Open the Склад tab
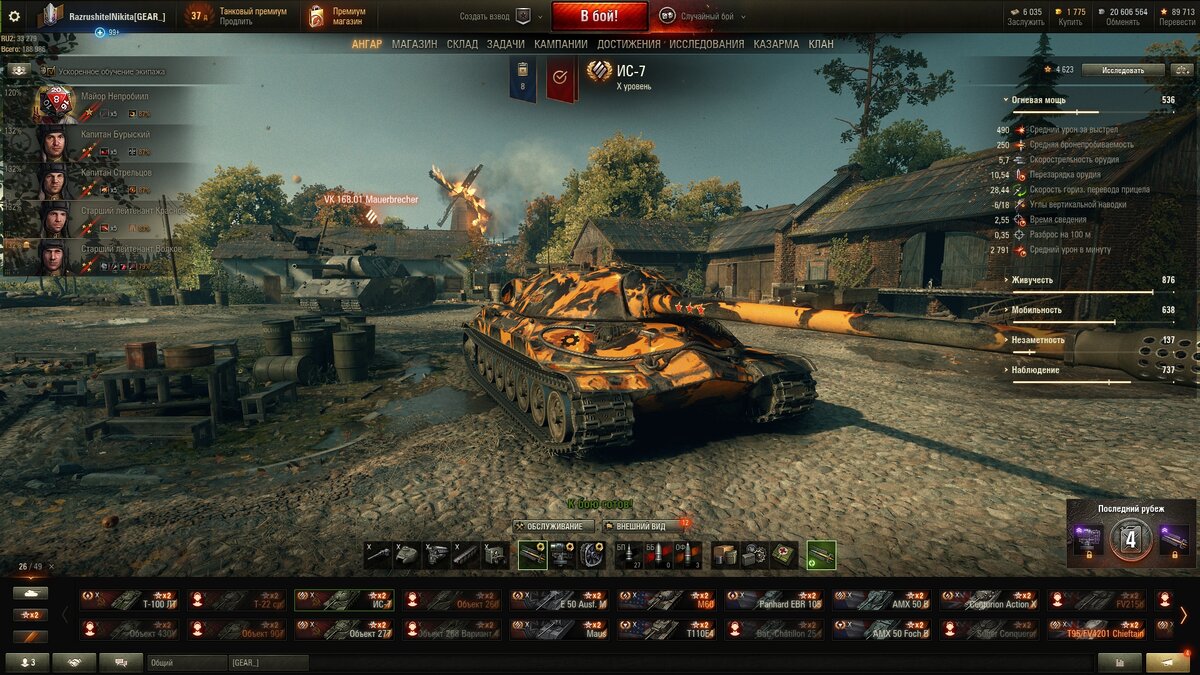This screenshot has width=1200, height=675. [x=462, y=44]
